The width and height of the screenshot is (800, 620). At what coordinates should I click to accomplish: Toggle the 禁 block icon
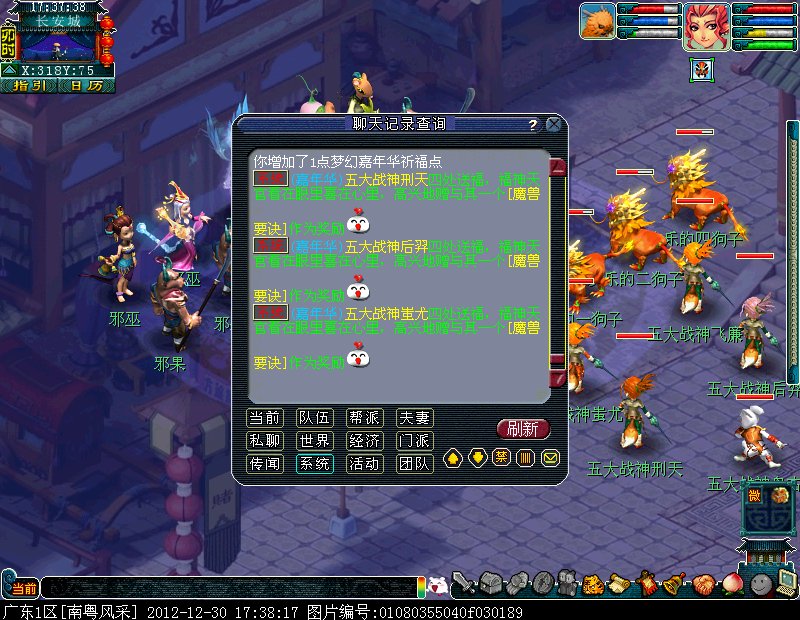(501, 458)
